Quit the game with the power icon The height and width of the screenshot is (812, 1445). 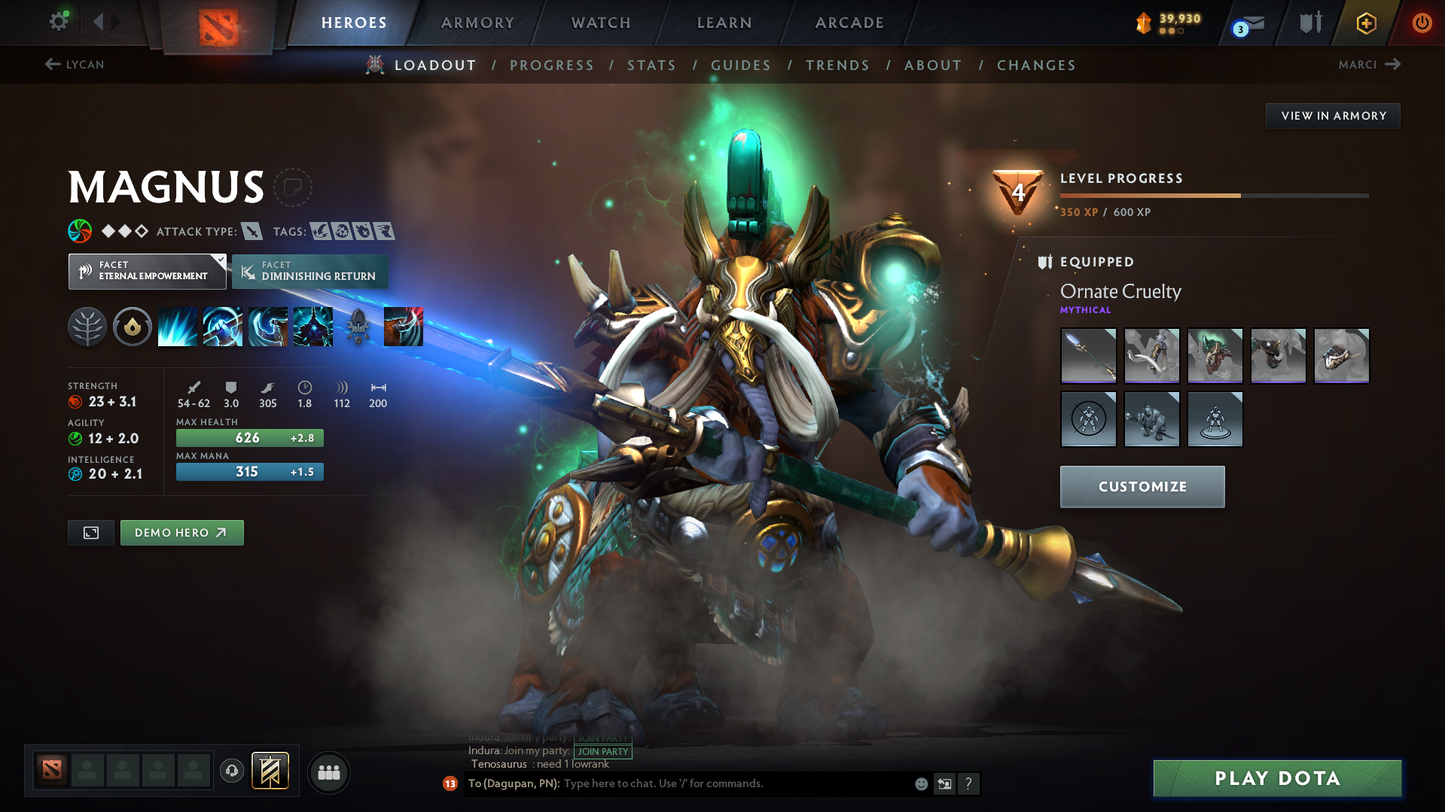(1421, 23)
